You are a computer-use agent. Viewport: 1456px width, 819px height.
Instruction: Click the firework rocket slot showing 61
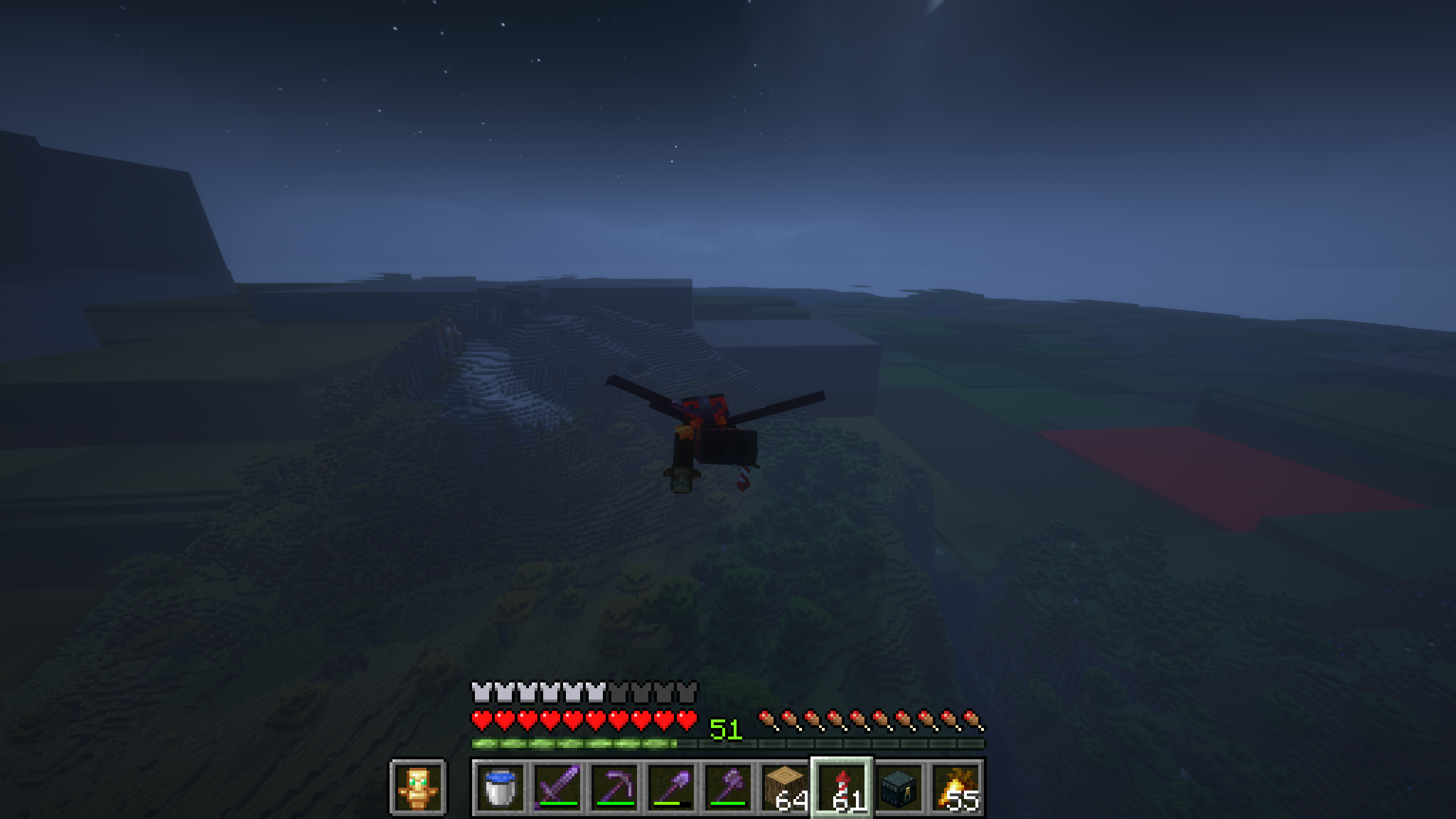[x=842, y=787]
